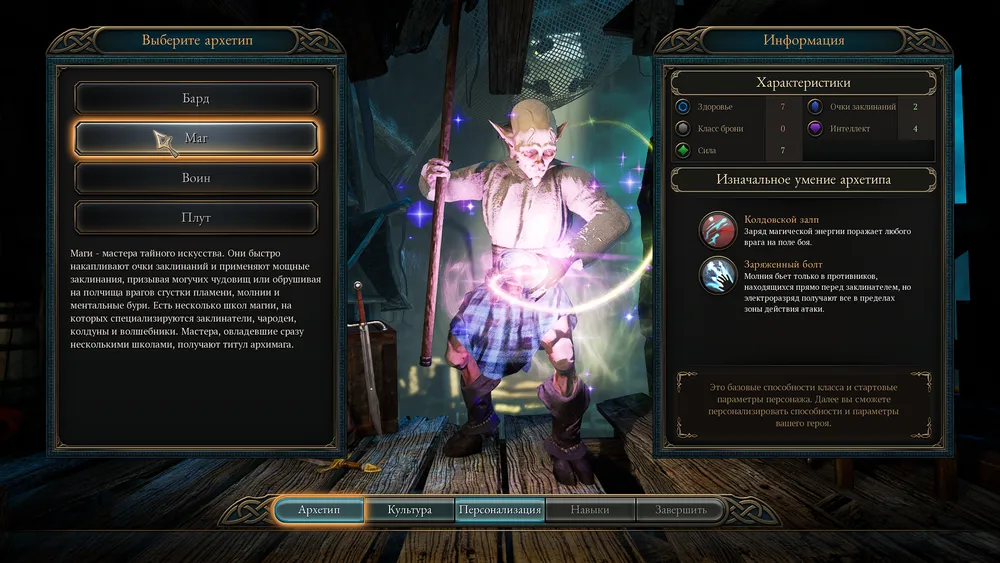The width and height of the screenshot is (1000, 563).
Task: Switch to the Культура tab
Action: click(x=409, y=510)
